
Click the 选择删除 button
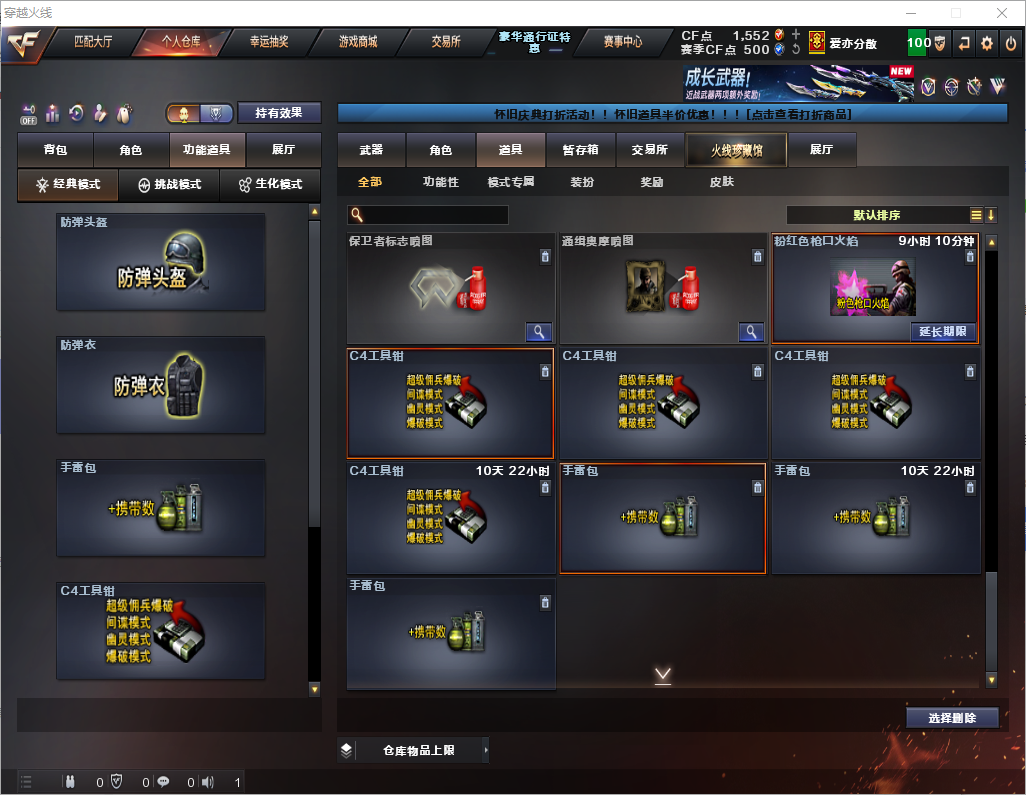tap(952, 718)
